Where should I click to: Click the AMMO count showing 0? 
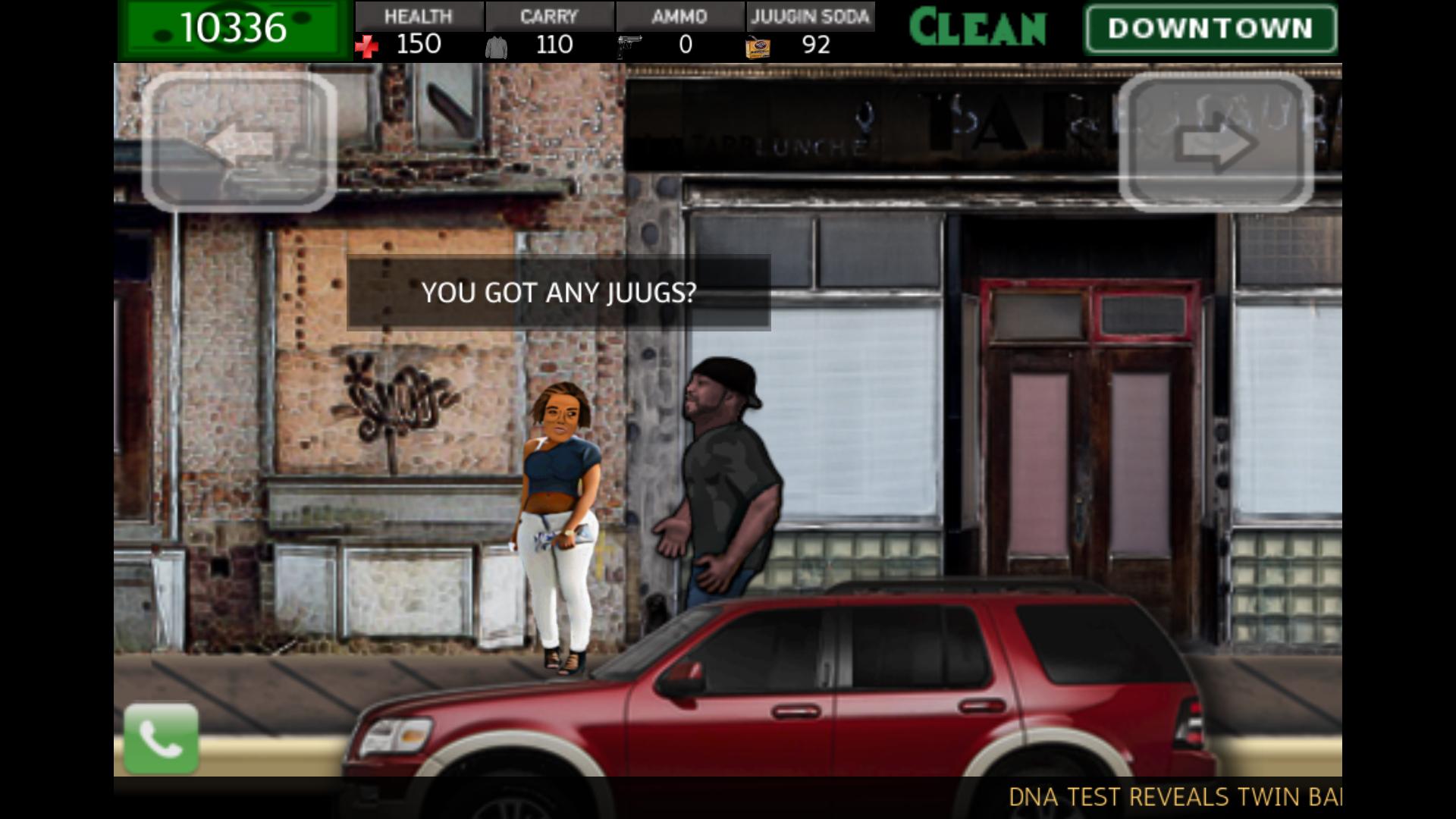(x=686, y=45)
